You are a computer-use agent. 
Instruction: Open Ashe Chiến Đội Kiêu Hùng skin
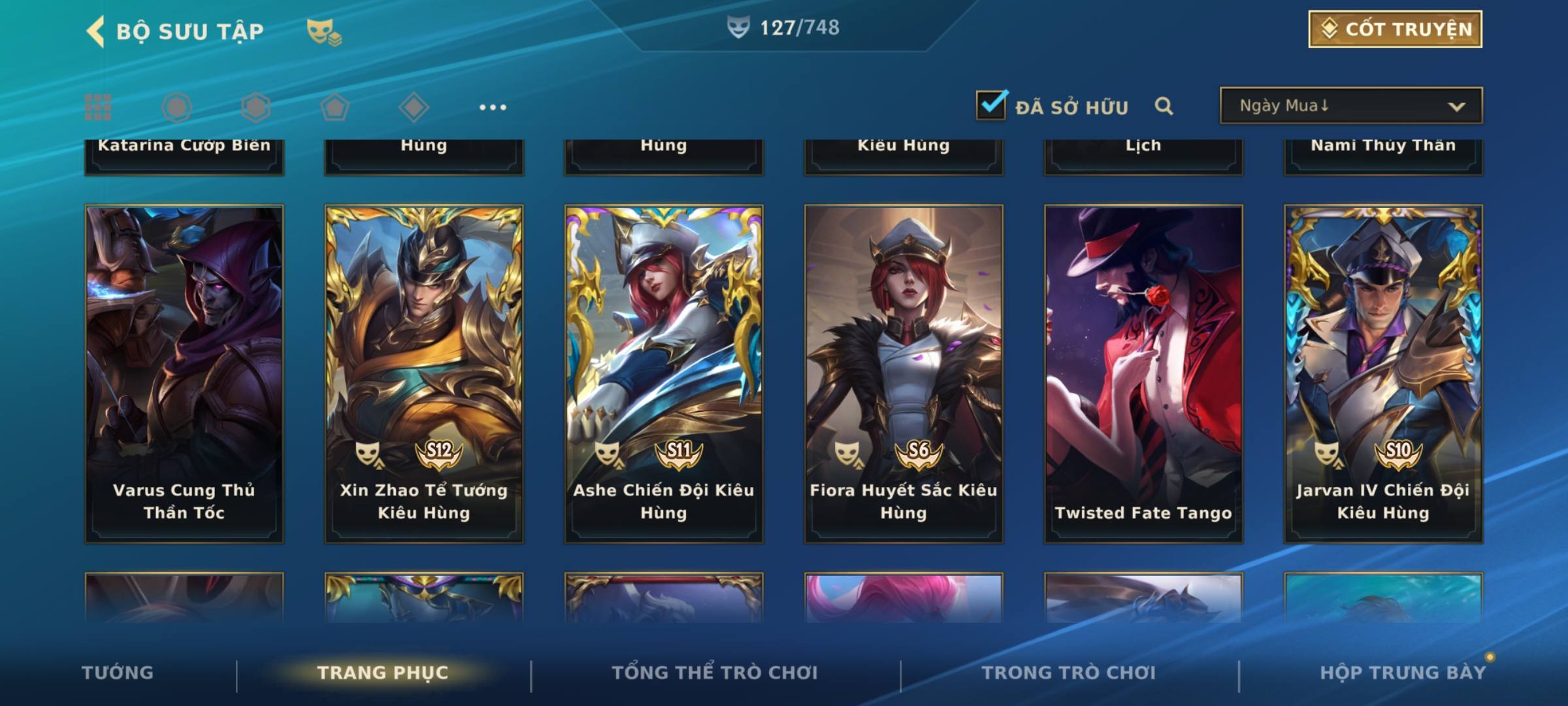(664, 373)
